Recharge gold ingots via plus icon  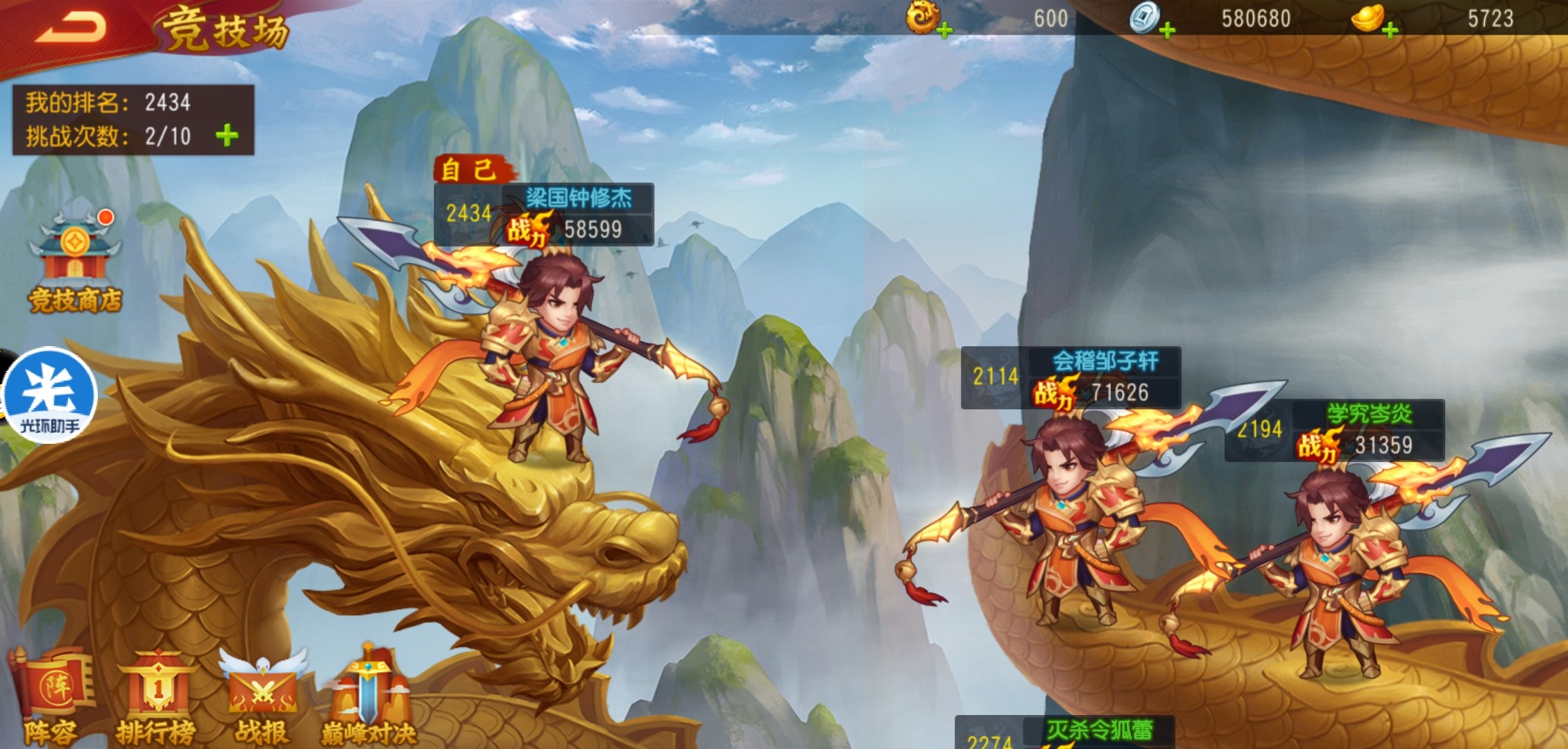pos(1390,31)
